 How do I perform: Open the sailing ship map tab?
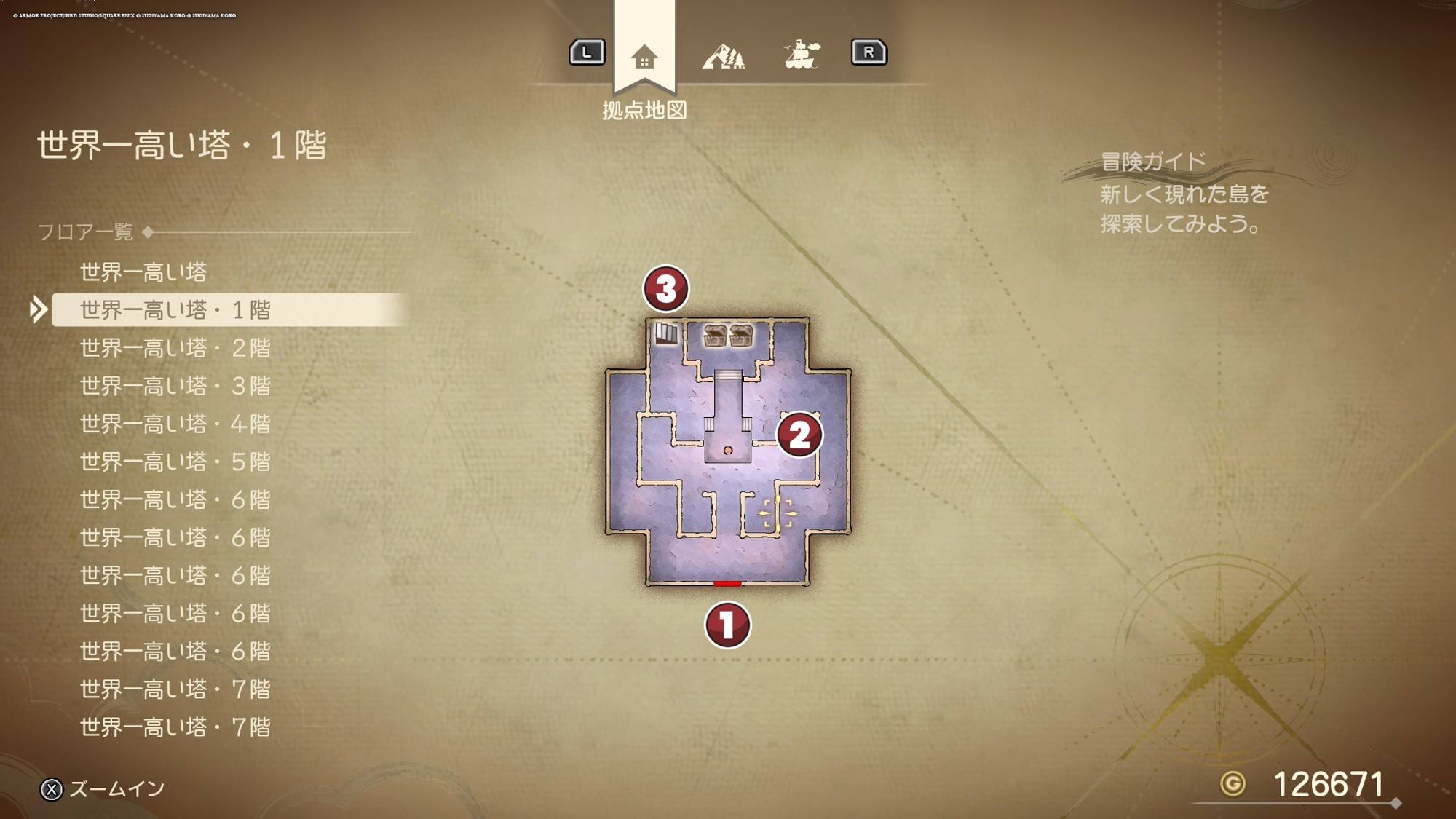click(x=802, y=55)
